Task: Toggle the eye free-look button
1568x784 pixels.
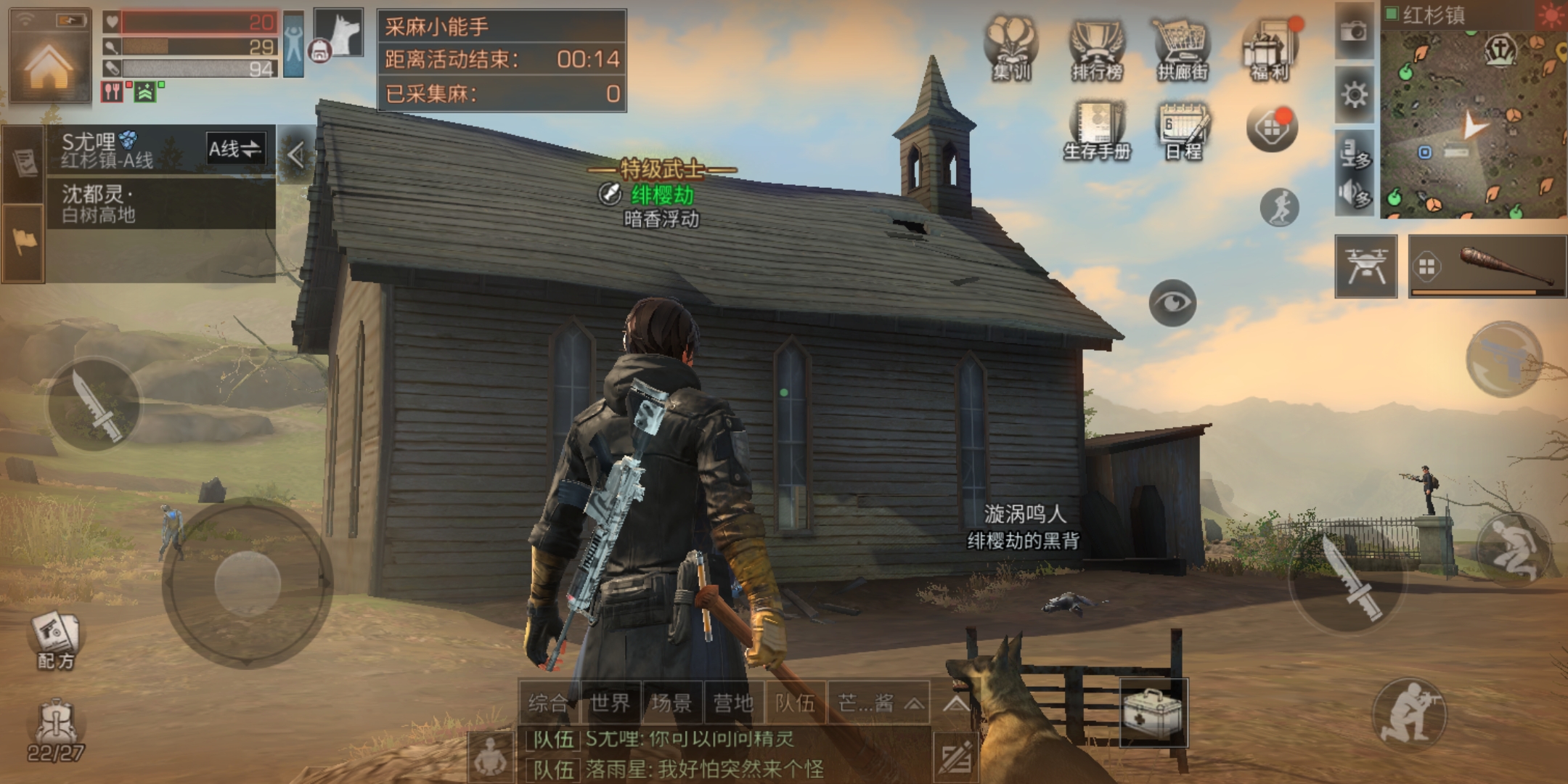Action: coord(1172,302)
